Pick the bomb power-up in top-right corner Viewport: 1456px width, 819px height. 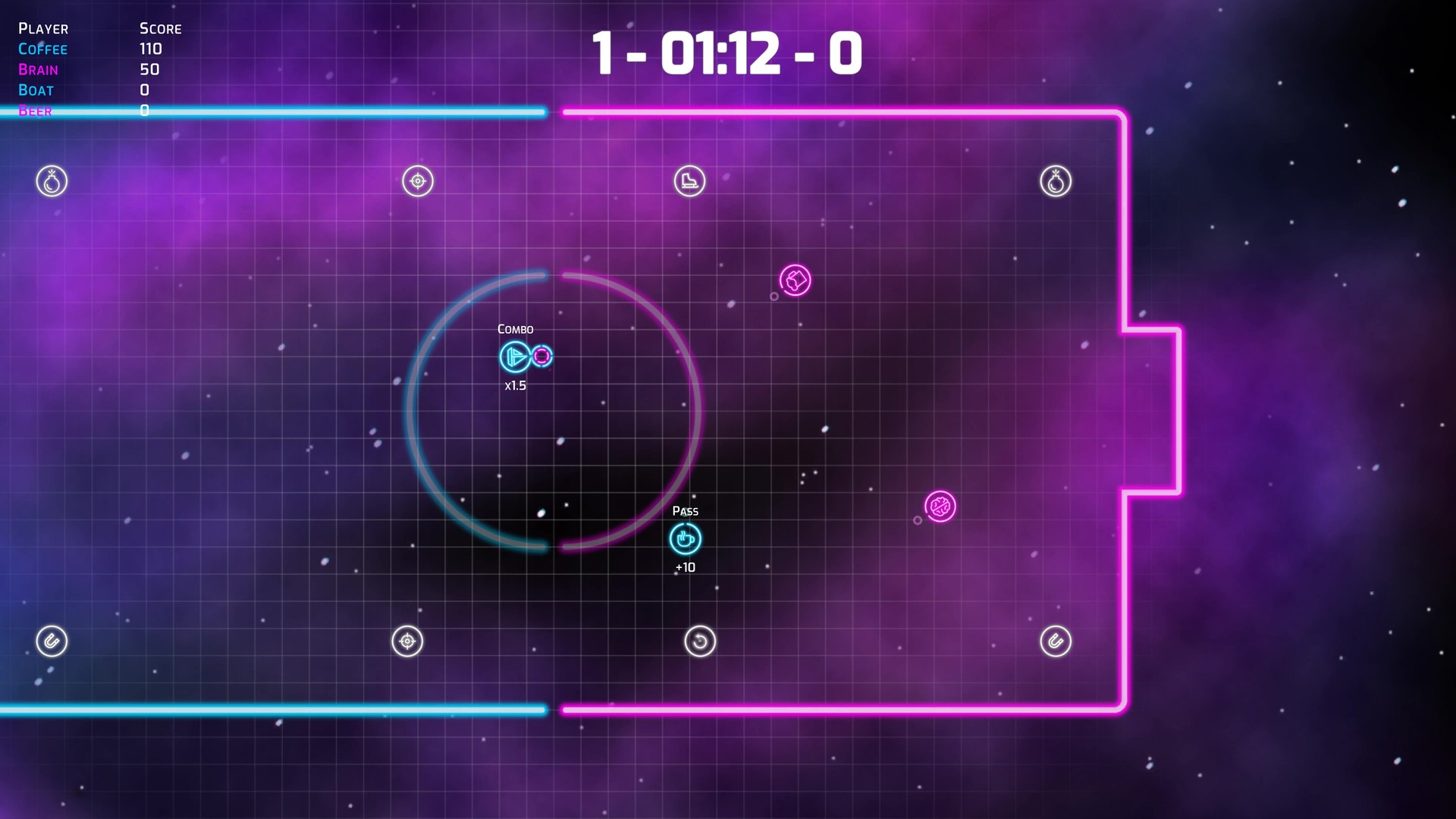click(x=1056, y=180)
